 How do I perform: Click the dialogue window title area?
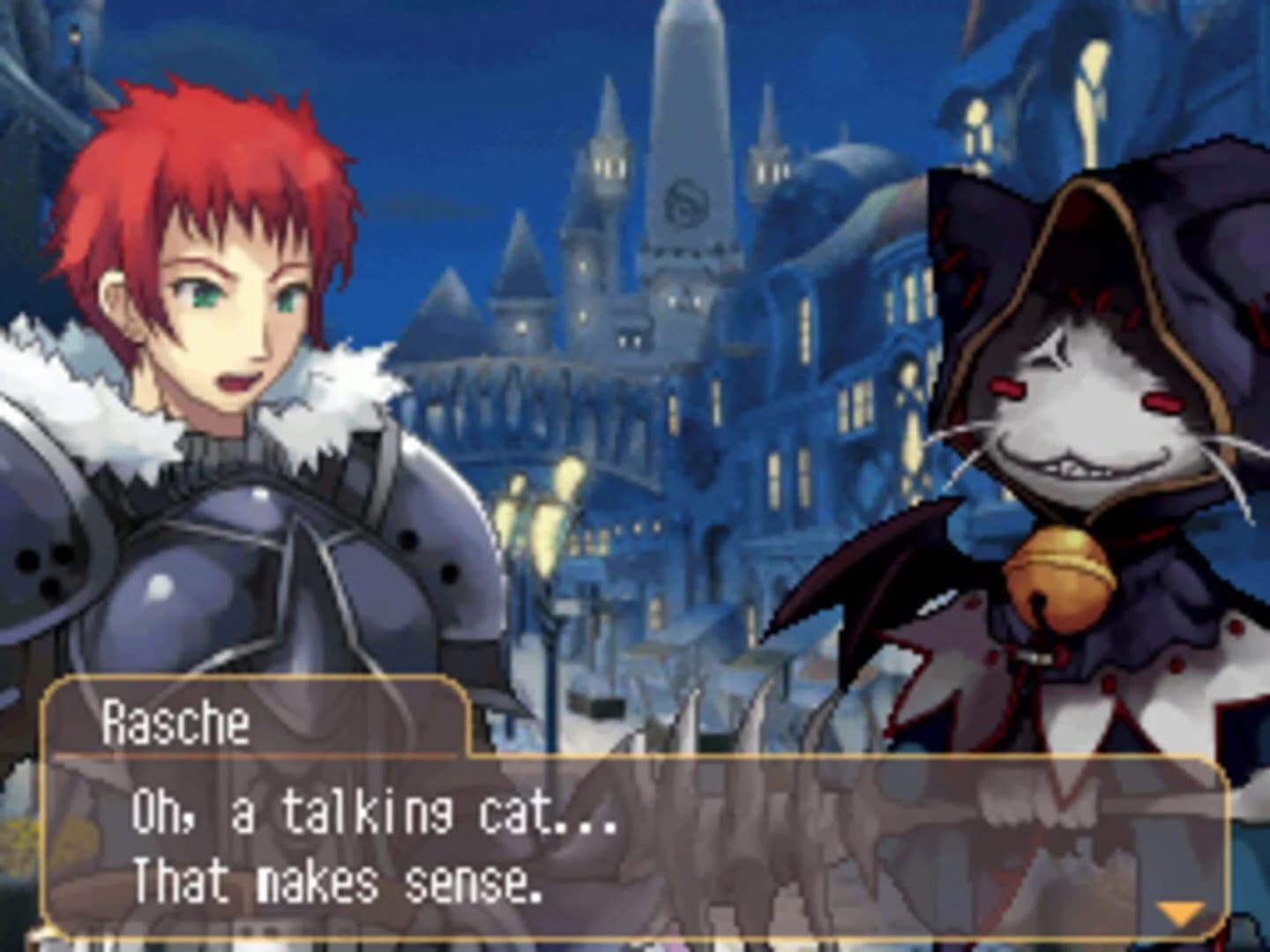[256, 718]
